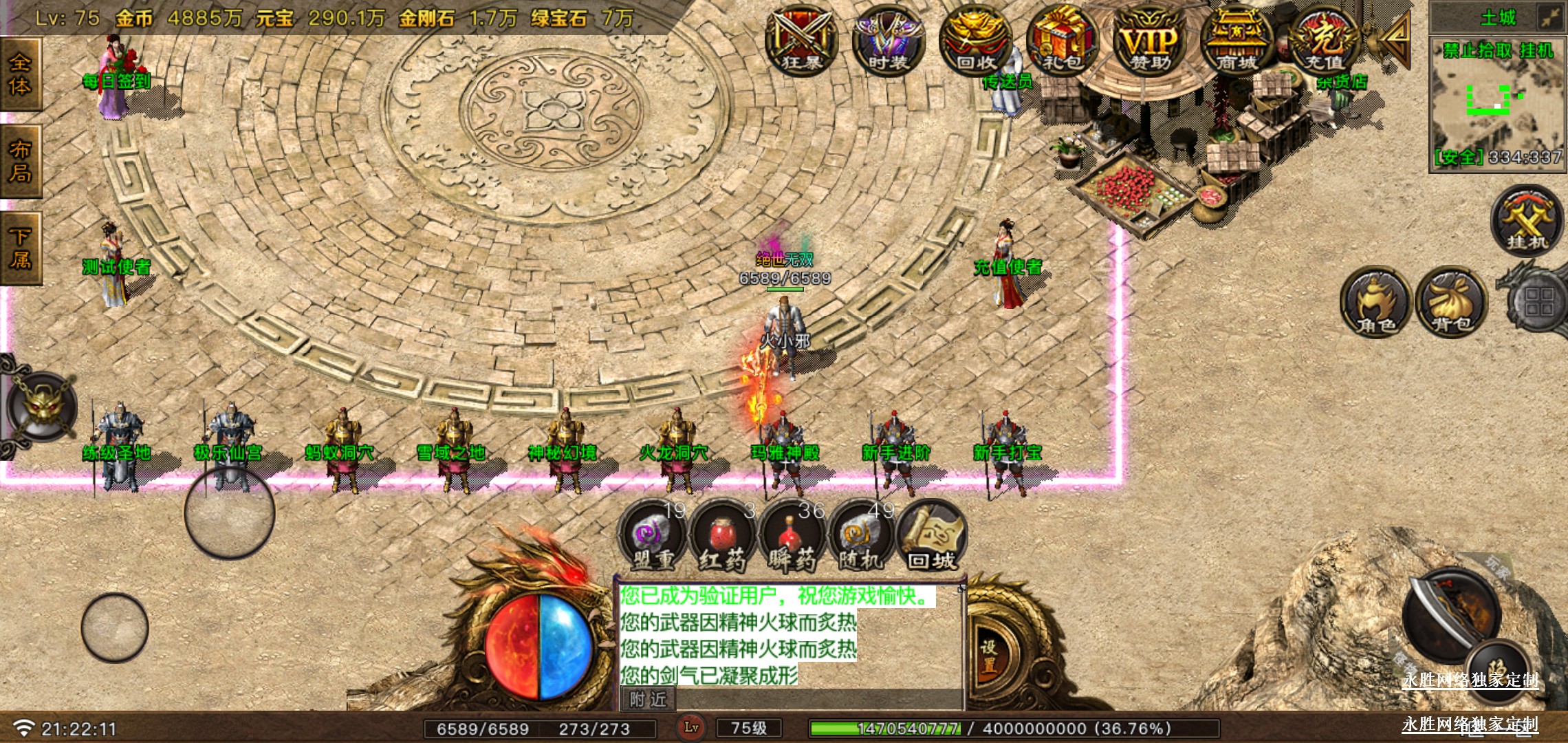The width and height of the screenshot is (1568, 743).
Task: Use the 盟重 teleport scroll slot
Action: [652, 537]
